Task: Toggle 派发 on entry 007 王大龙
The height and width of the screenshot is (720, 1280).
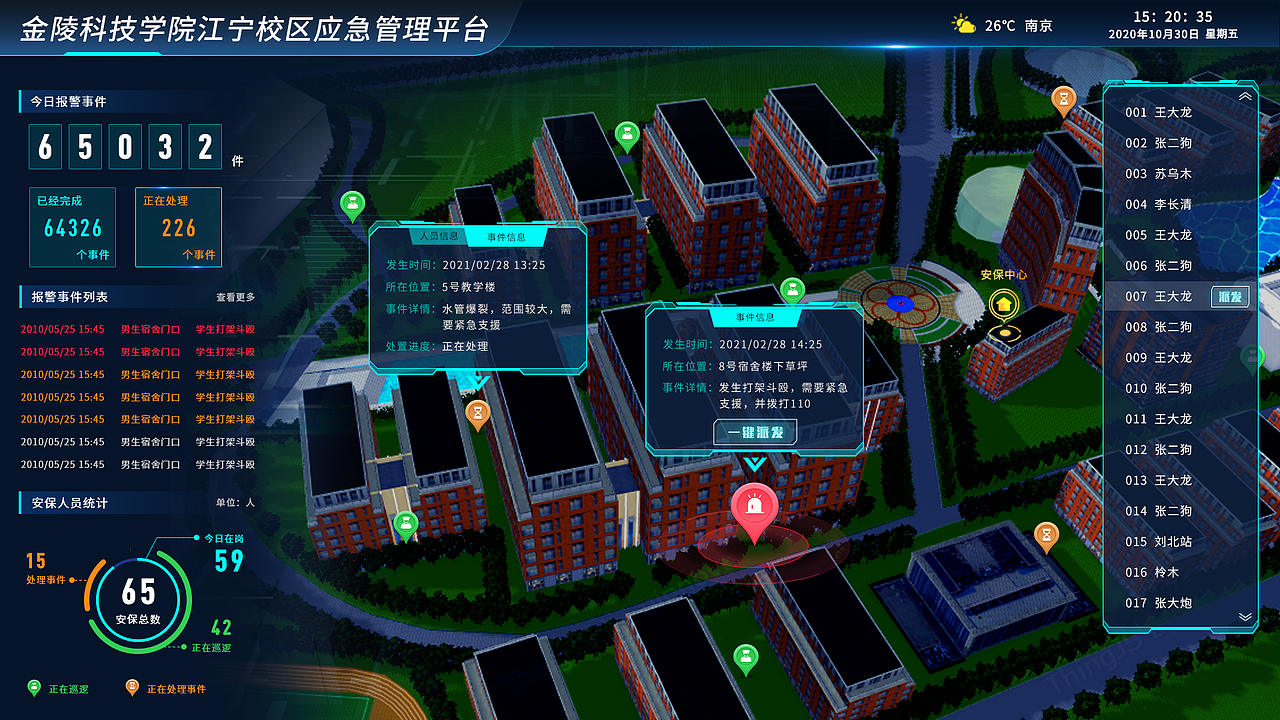Action: pyautogui.click(x=1230, y=296)
